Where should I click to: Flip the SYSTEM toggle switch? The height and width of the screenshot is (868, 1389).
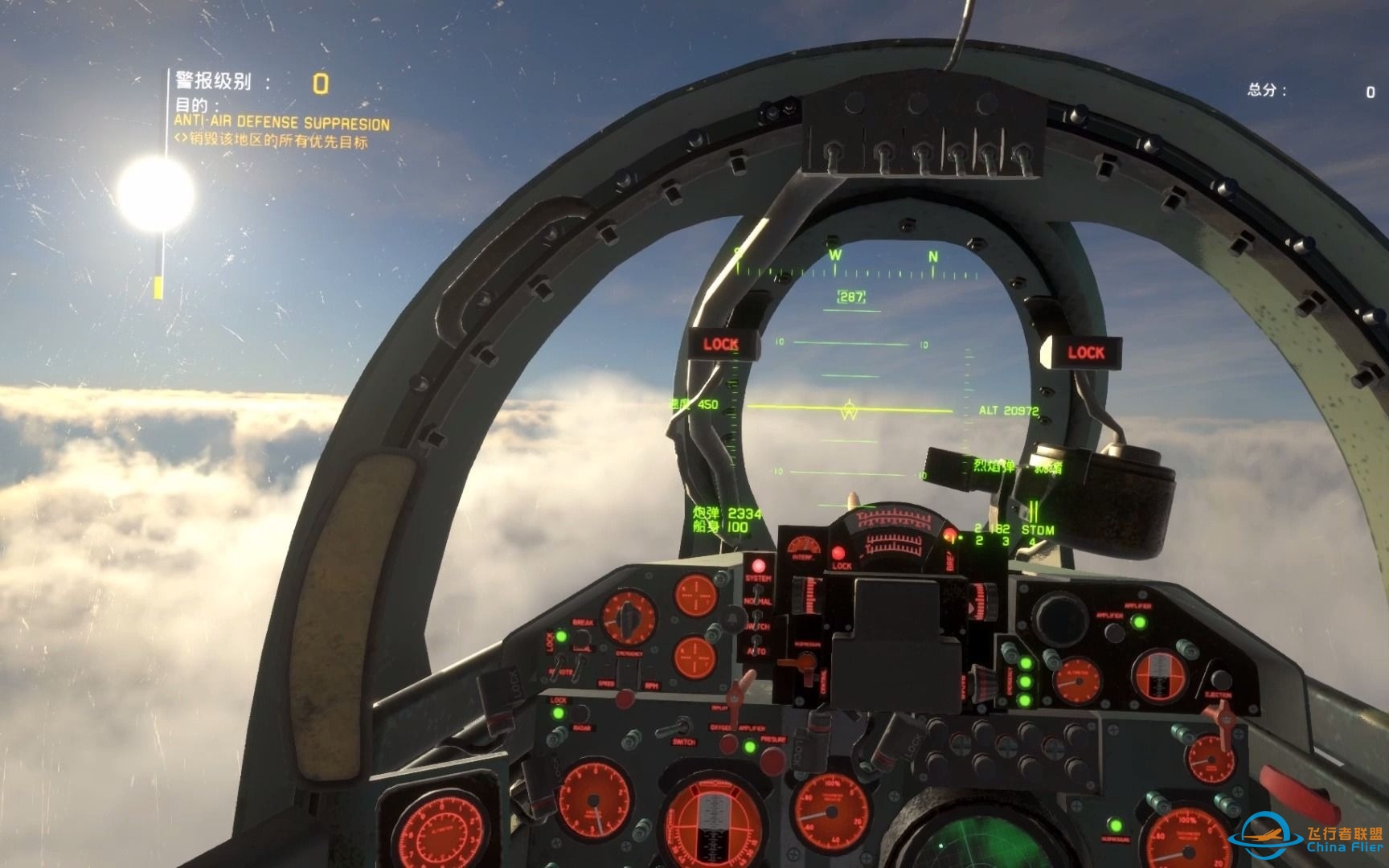point(758,590)
